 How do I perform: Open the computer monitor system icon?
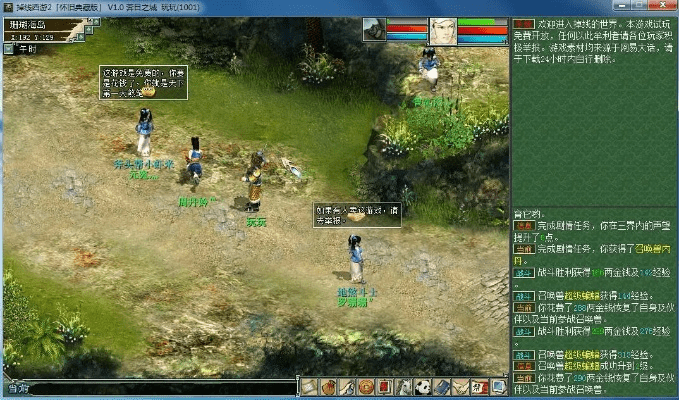tap(498, 387)
